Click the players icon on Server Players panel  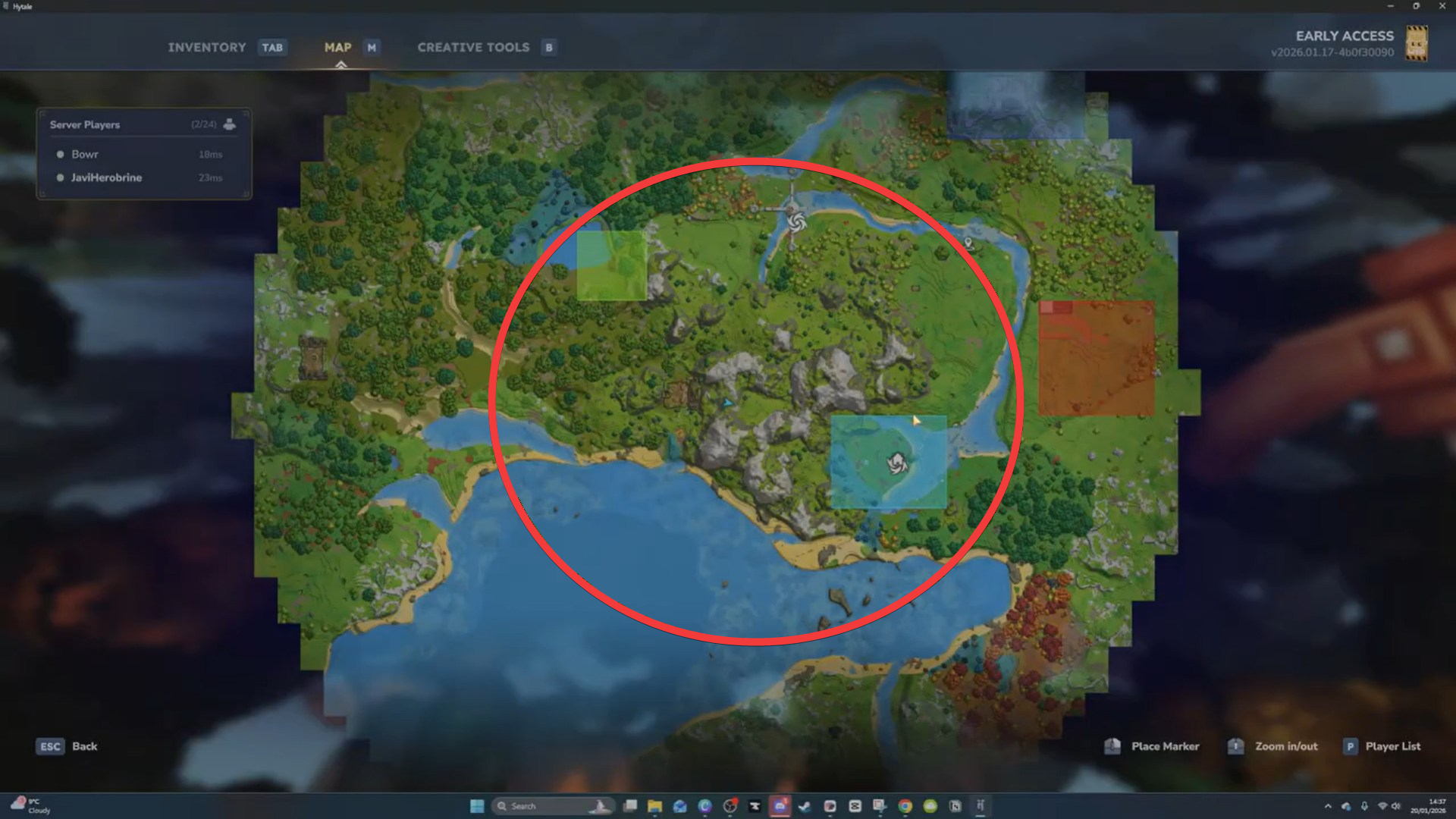[230, 124]
